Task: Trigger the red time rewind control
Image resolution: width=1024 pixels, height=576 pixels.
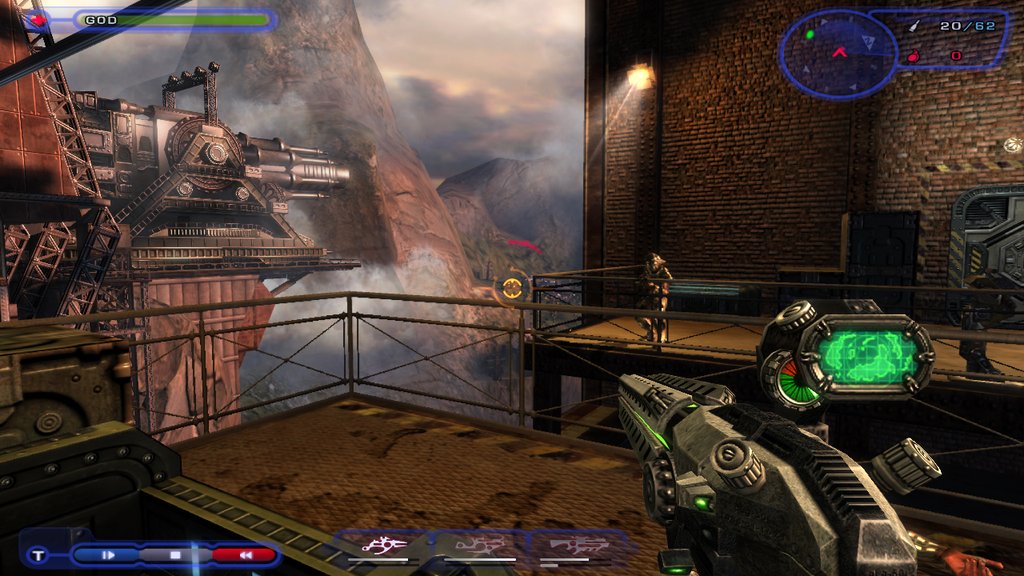Action: coord(243,554)
